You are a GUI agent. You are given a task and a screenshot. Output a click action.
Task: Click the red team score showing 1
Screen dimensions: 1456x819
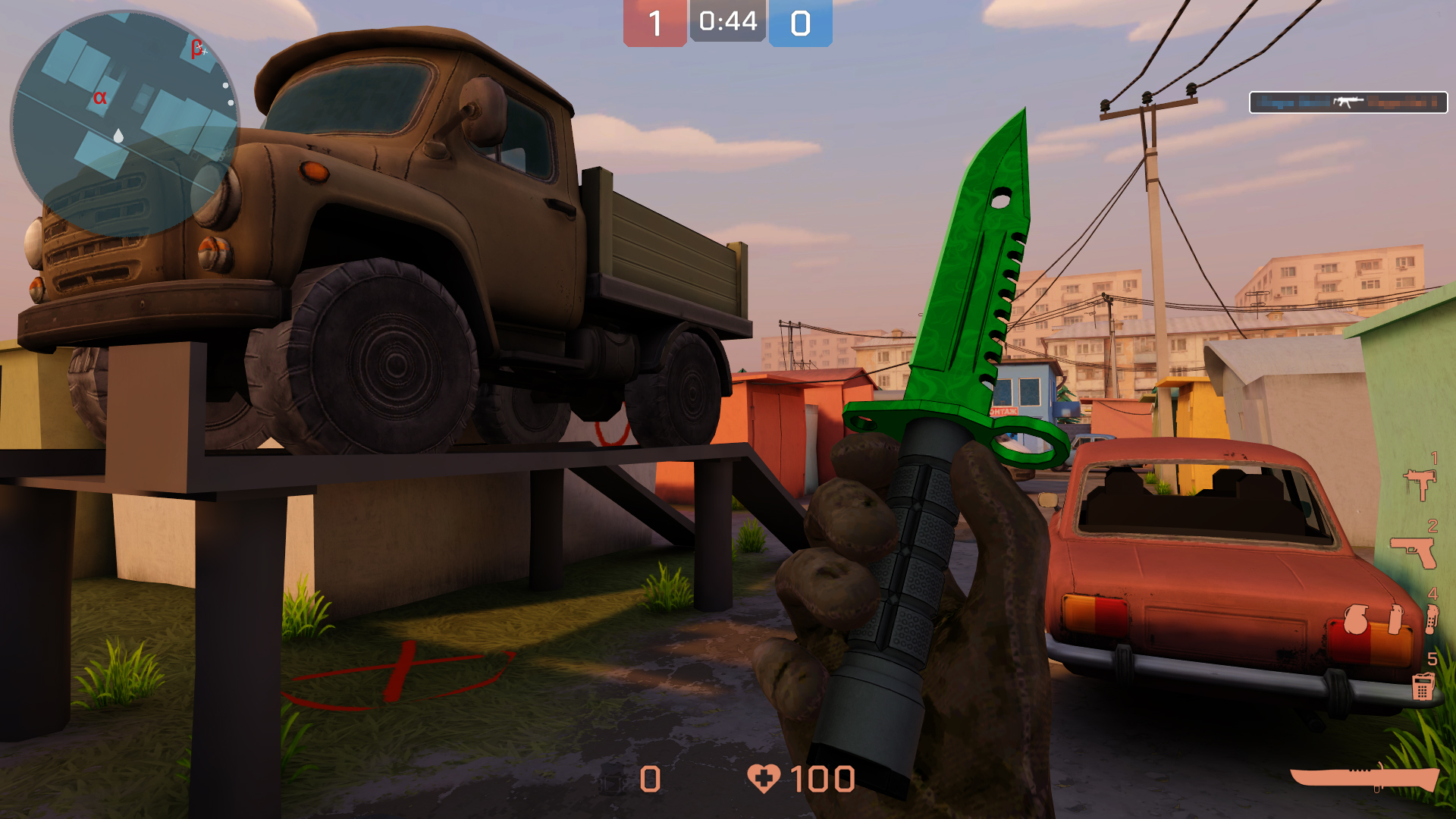pyautogui.click(x=654, y=20)
